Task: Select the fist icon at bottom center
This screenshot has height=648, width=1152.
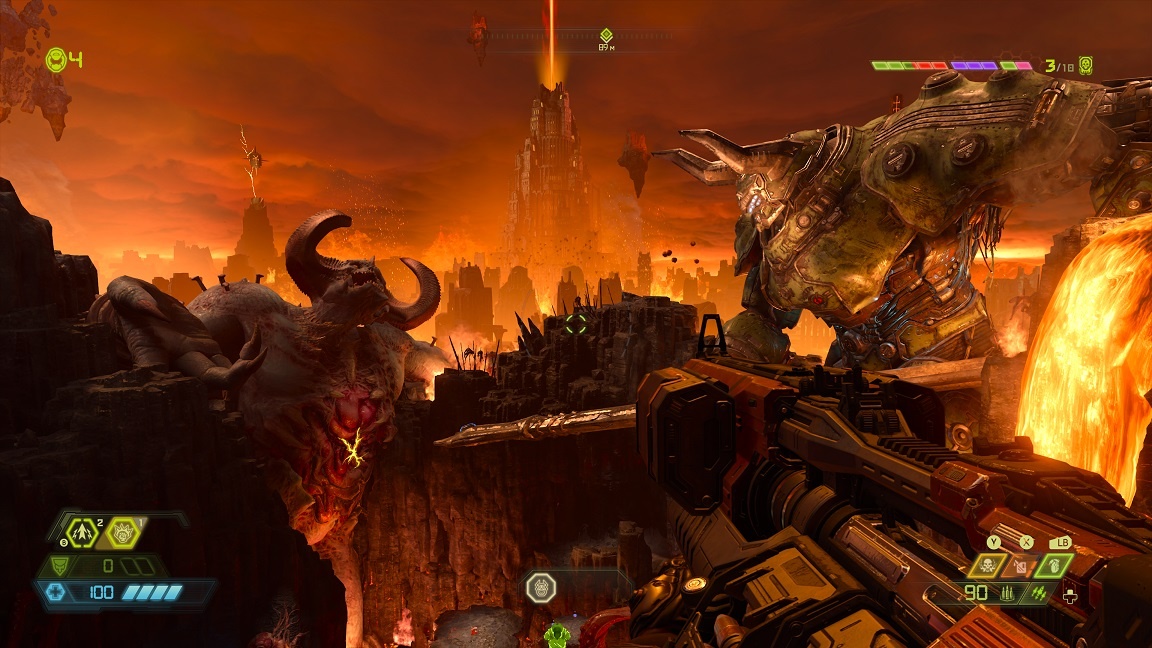Action: 540,587
